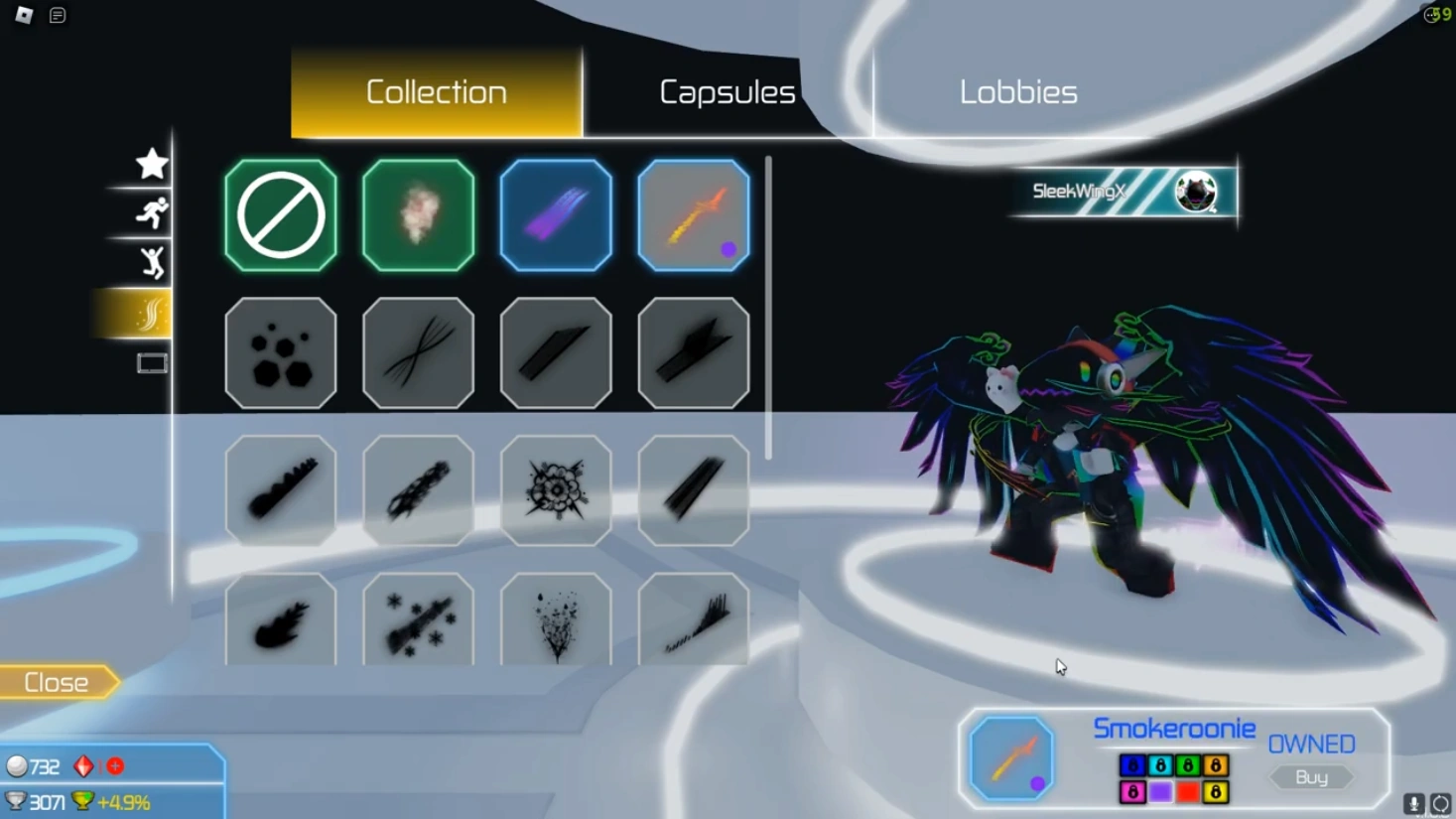This screenshot has height=819, width=1456.
Task: Switch to the Capsules tab
Action: 727,92
